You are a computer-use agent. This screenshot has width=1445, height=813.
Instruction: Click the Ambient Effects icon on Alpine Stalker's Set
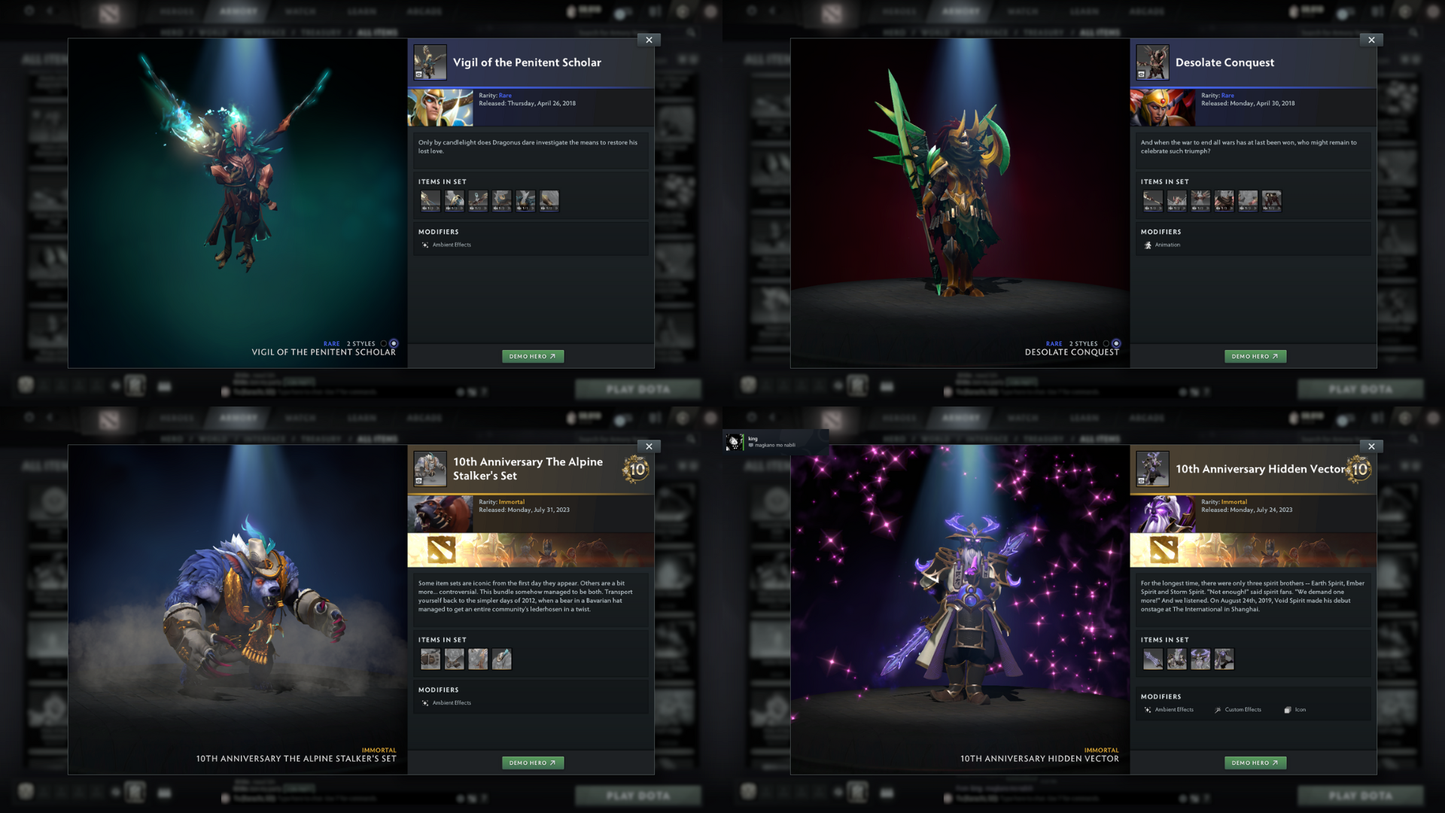(424, 703)
